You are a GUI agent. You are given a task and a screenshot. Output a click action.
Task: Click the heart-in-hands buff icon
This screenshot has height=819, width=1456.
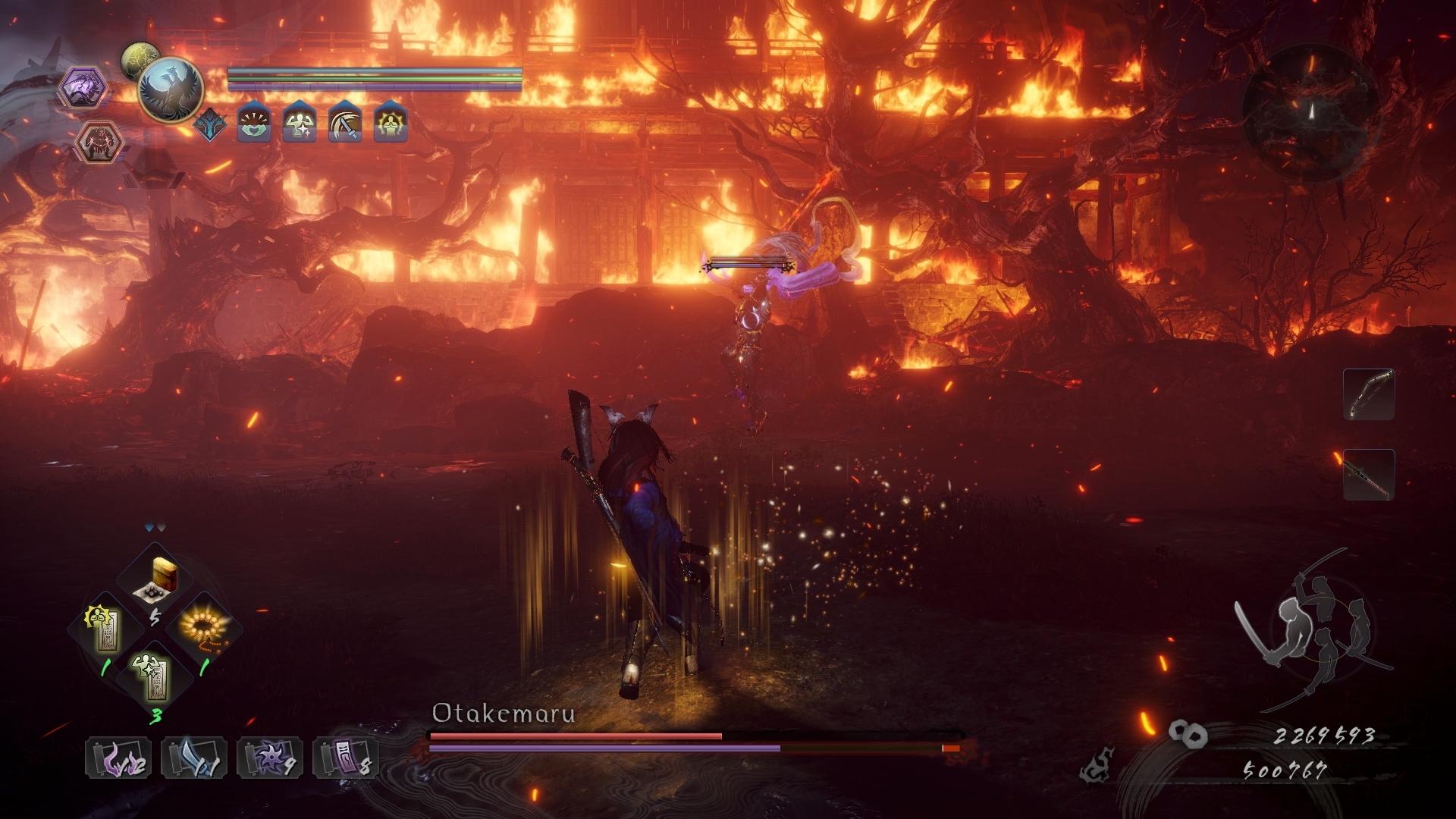(x=254, y=124)
